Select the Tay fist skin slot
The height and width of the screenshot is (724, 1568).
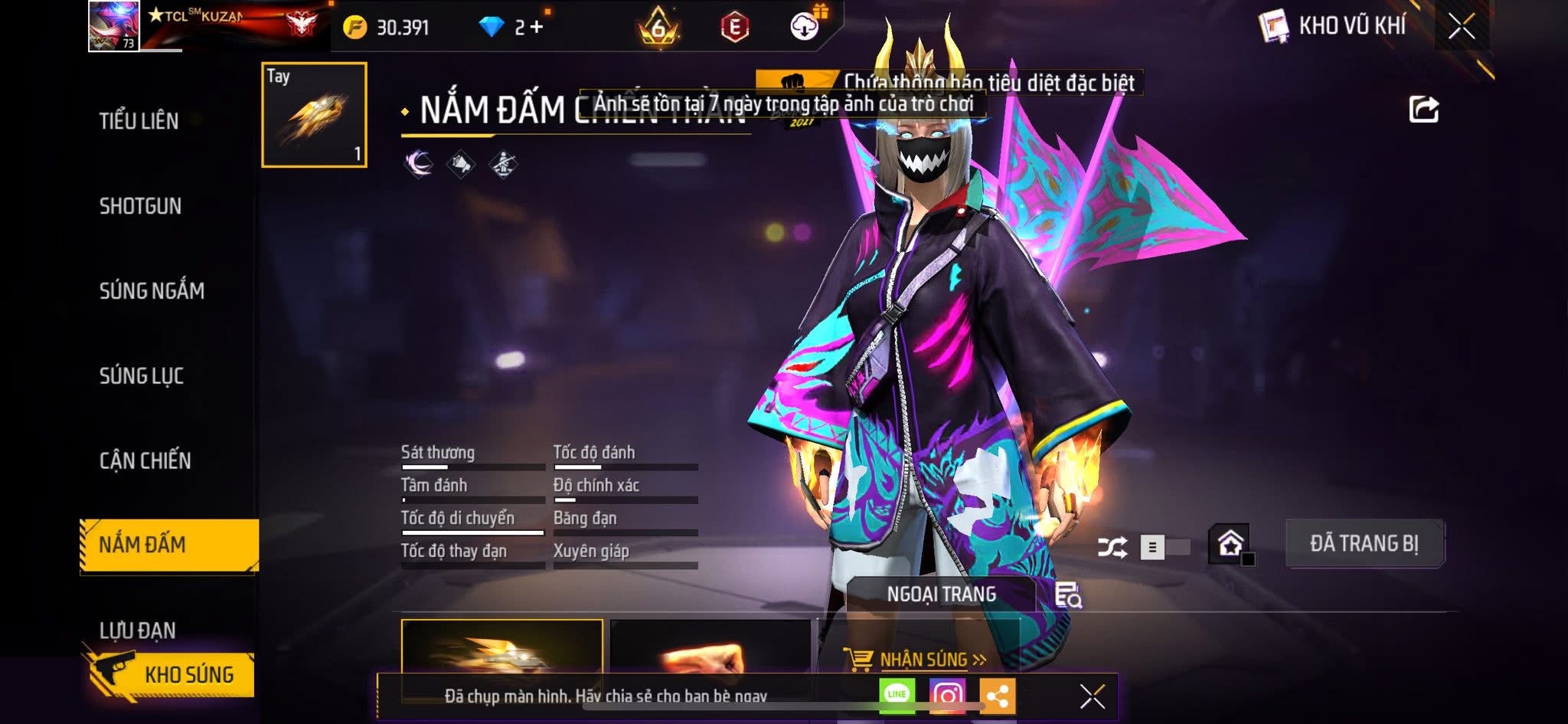tap(314, 115)
